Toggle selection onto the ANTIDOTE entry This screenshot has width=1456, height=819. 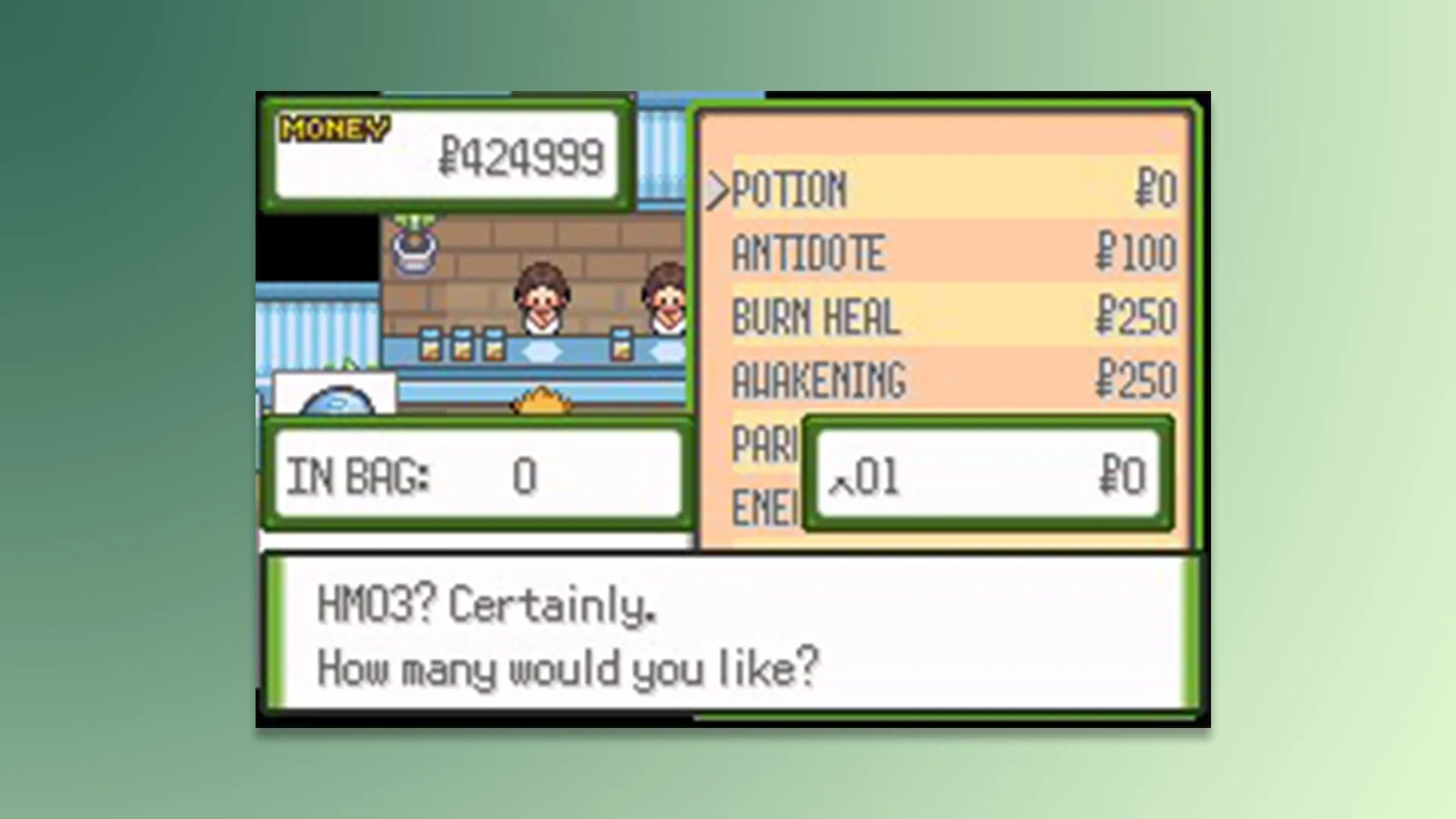coord(808,254)
